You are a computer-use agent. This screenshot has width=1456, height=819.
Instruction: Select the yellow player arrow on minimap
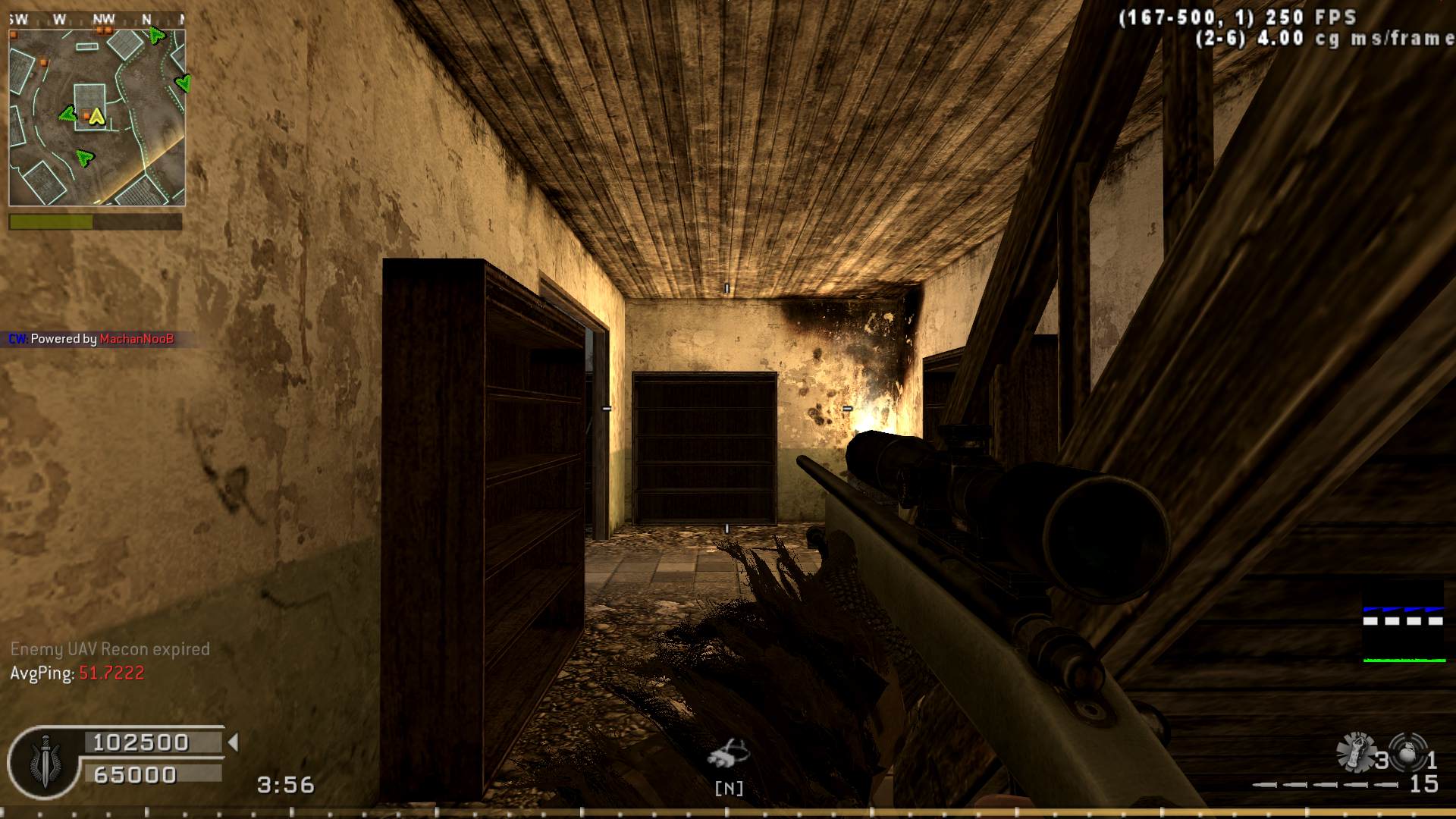coord(96,116)
